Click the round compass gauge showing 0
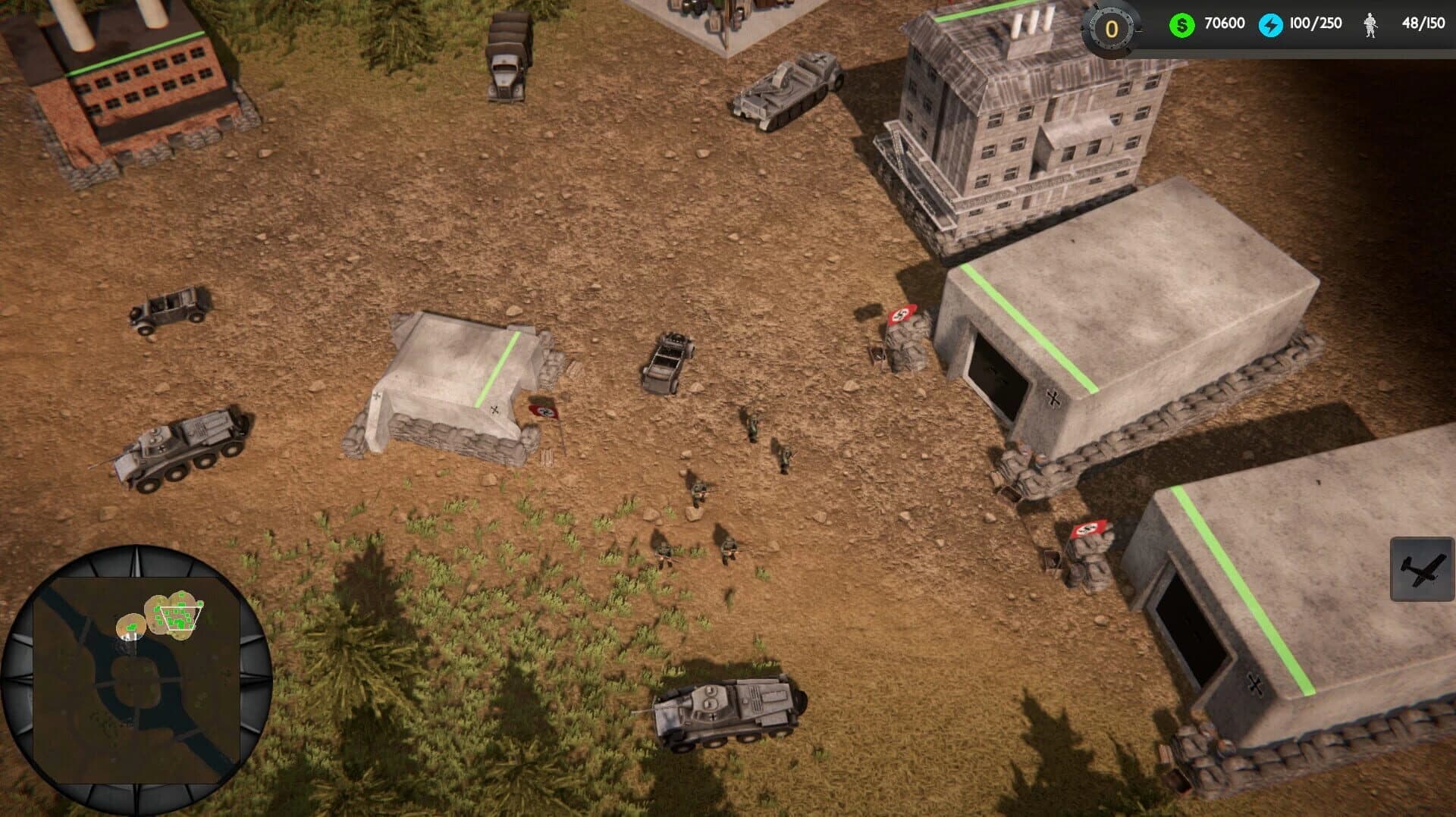Image resolution: width=1456 pixels, height=817 pixels. point(1109,29)
